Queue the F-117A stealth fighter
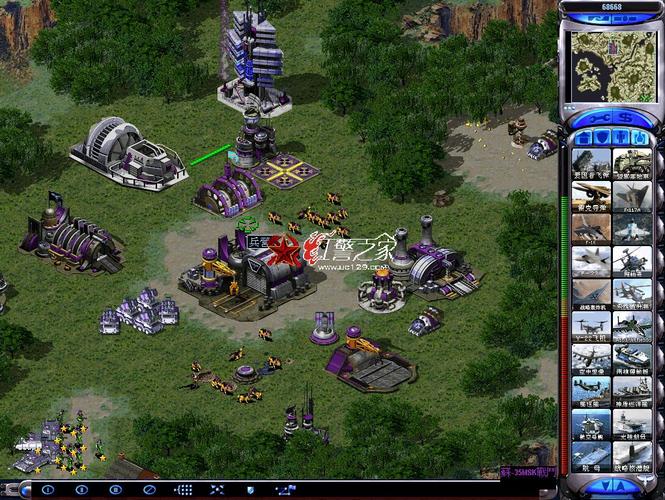 click(x=632, y=194)
